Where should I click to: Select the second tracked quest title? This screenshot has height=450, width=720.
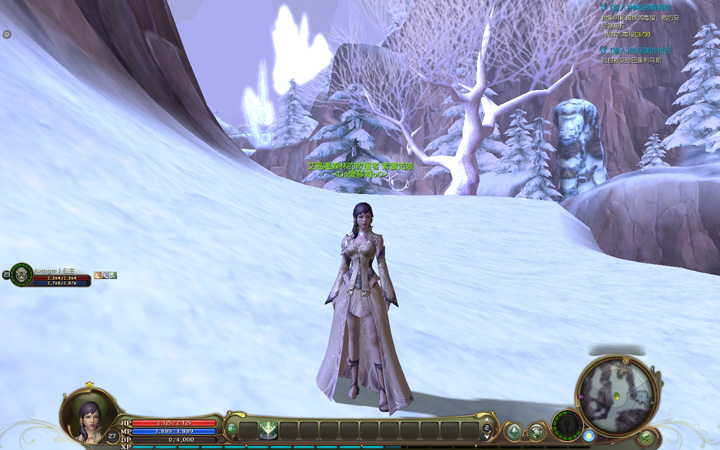tap(640, 50)
